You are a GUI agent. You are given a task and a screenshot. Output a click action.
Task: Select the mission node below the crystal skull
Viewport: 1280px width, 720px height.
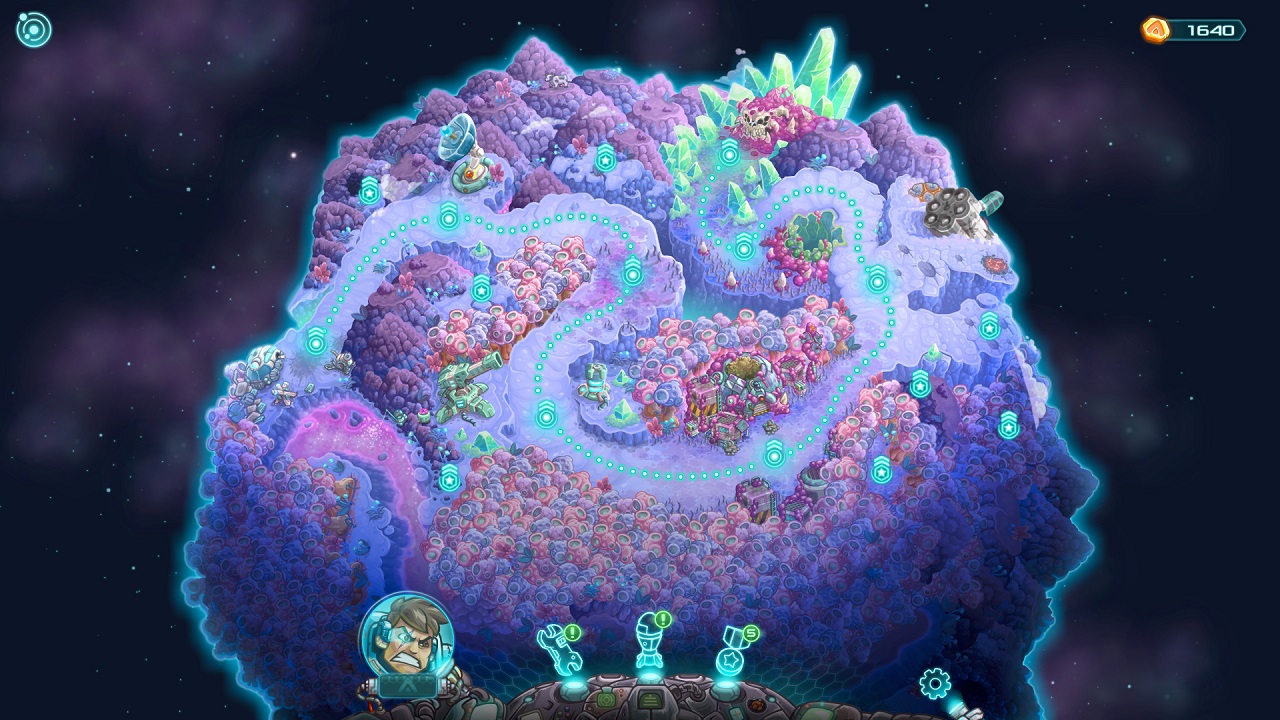click(x=731, y=154)
